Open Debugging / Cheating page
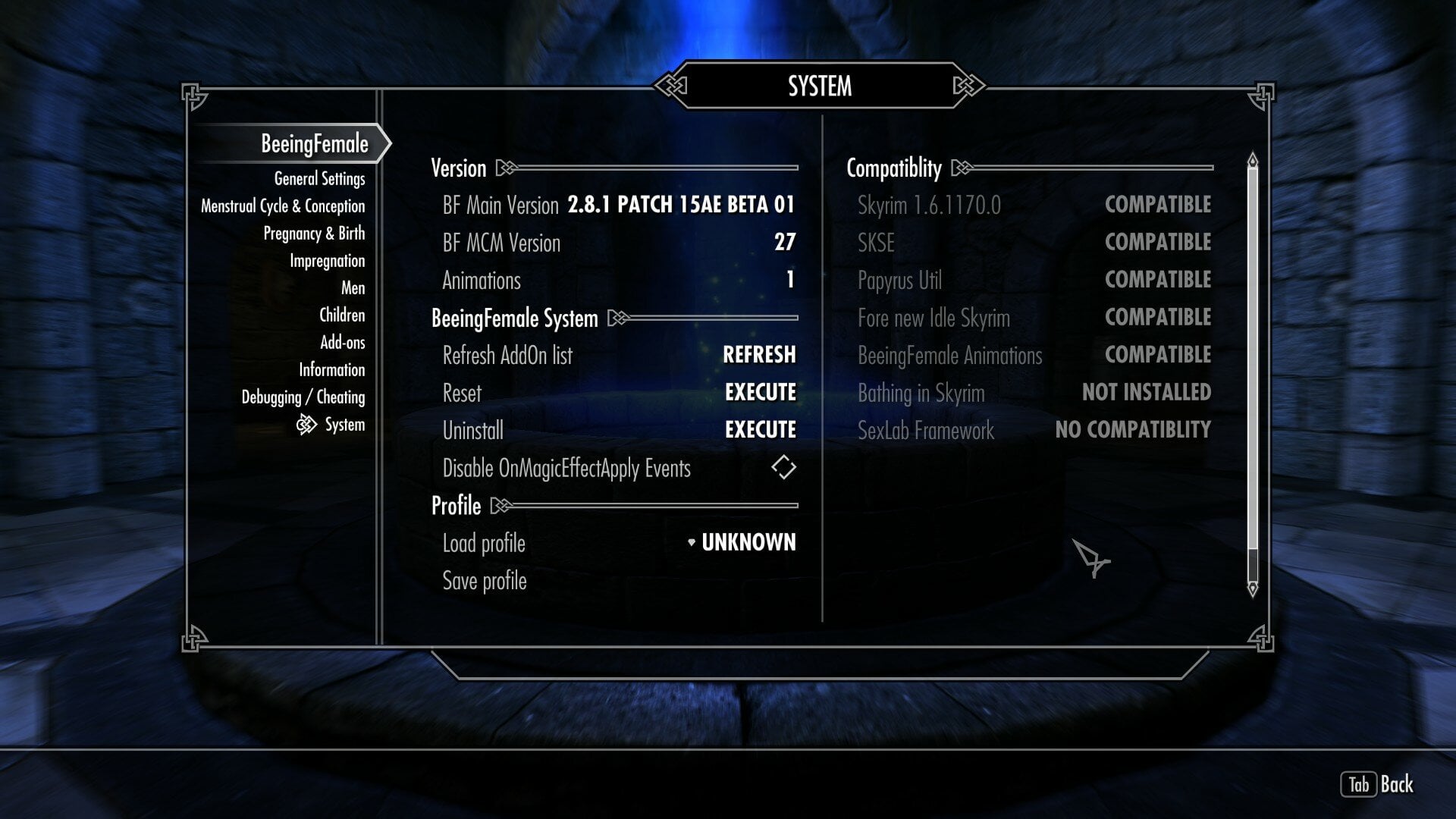 click(x=303, y=397)
